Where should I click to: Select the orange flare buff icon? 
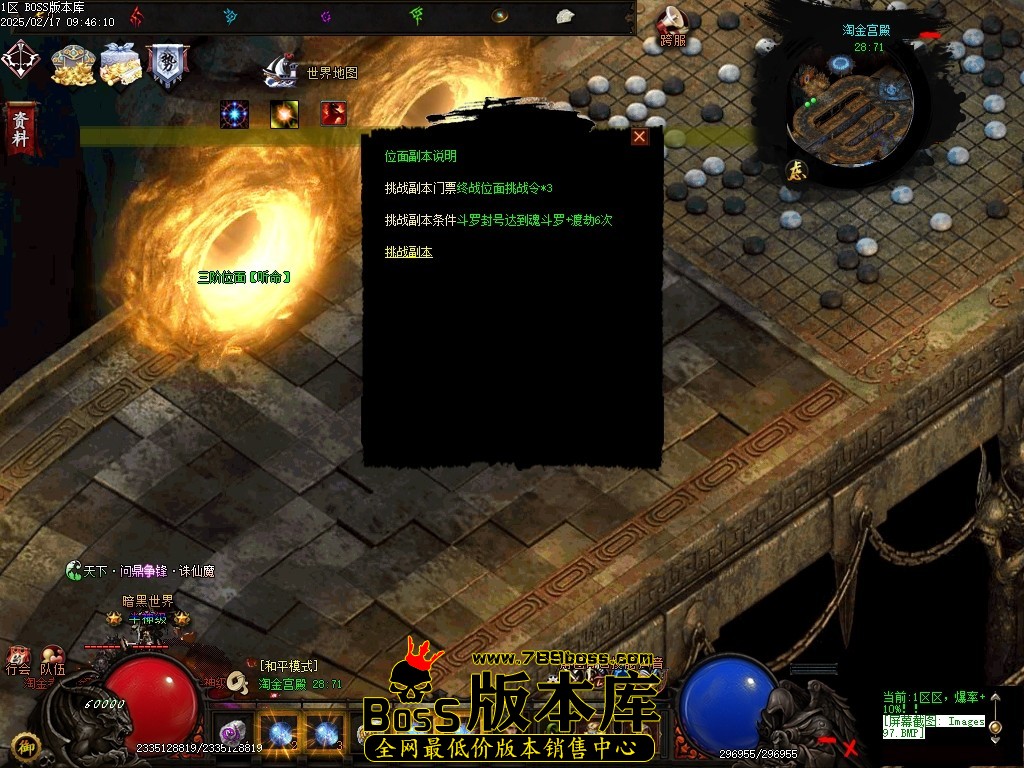click(284, 114)
